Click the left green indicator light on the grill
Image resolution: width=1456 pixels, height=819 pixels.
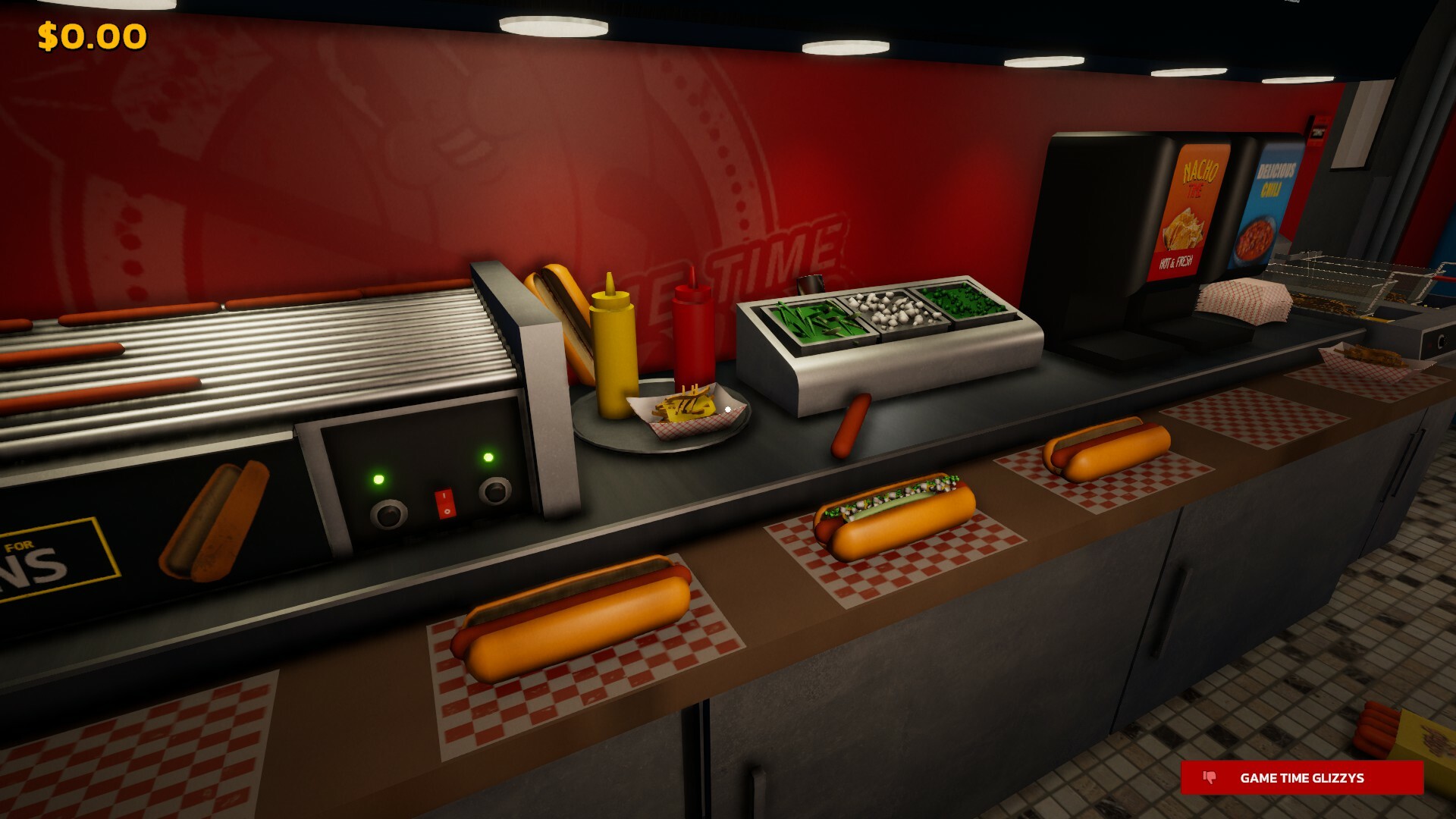(378, 479)
